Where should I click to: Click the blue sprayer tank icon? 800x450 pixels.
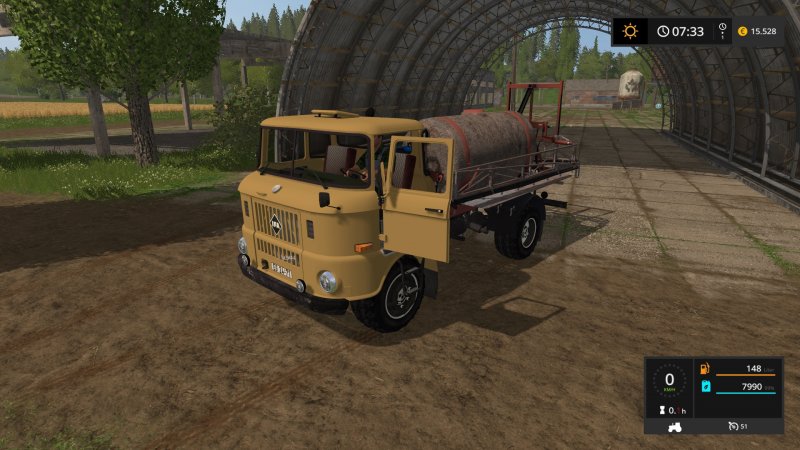(x=704, y=387)
